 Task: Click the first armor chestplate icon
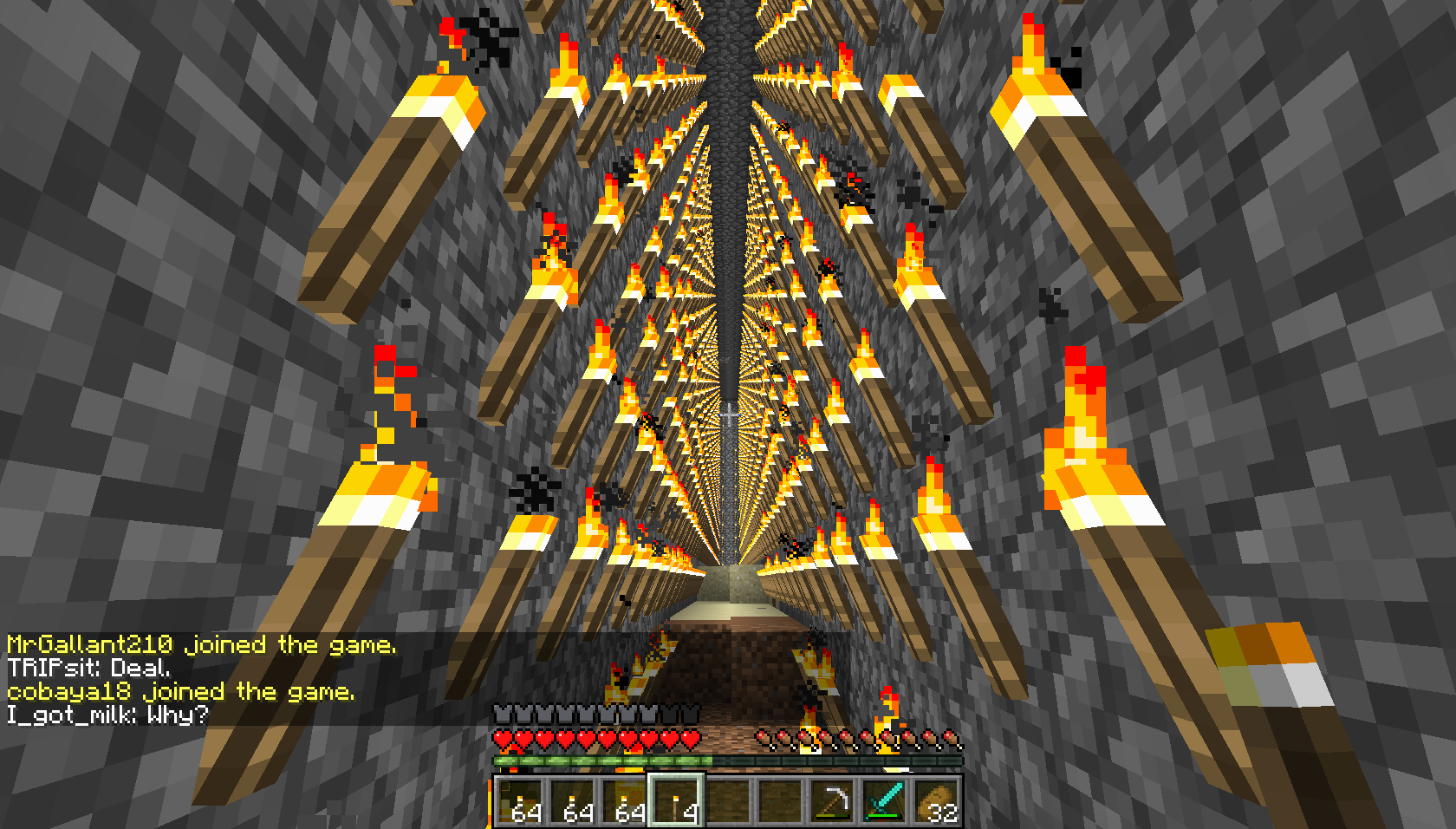[503, 714]
